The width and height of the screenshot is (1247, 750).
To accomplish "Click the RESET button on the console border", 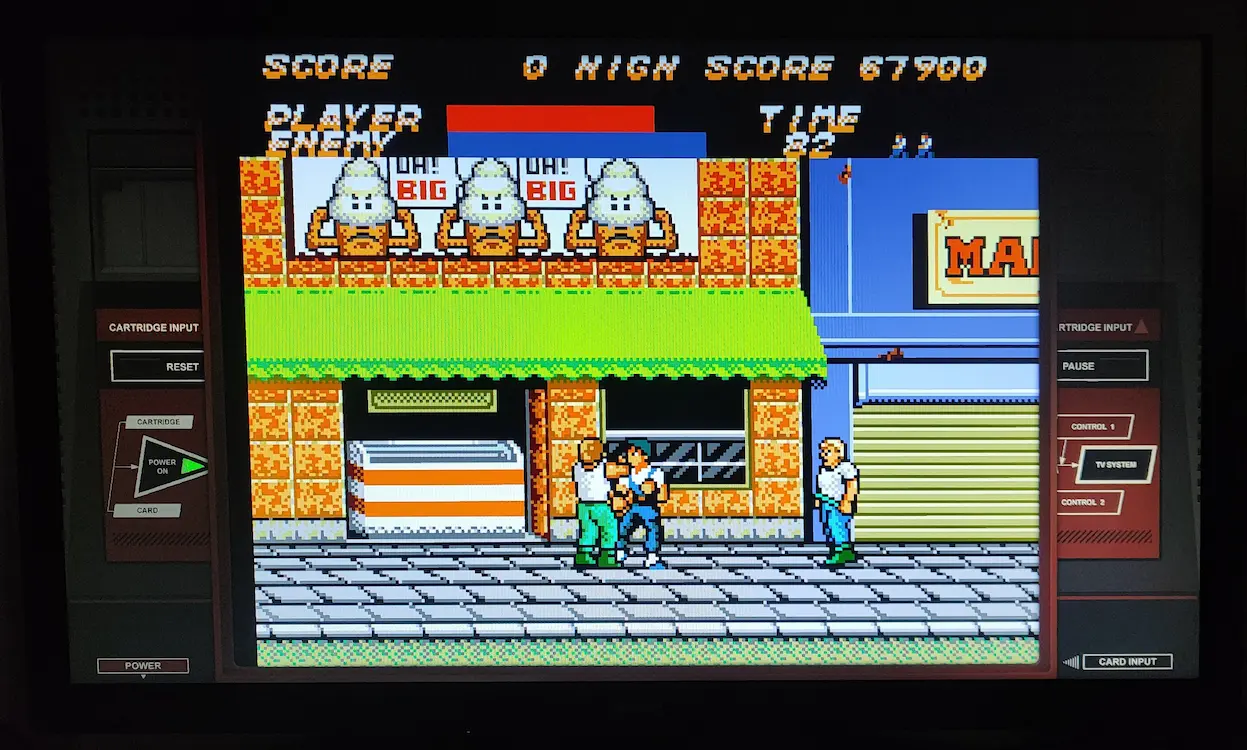I will pyautogui.click(x=158, y=366).
